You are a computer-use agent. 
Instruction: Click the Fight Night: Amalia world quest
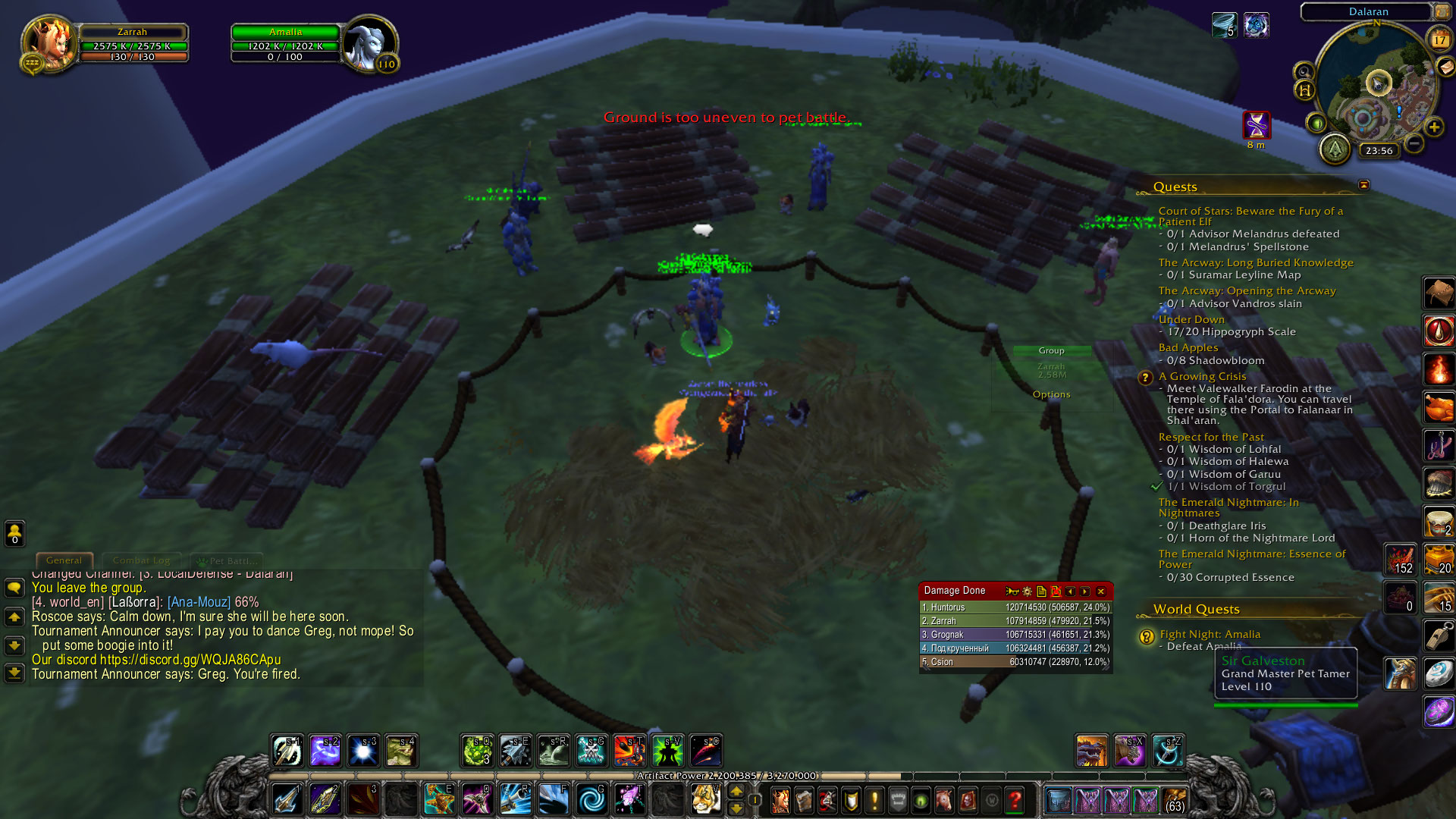click(1210, 634)
